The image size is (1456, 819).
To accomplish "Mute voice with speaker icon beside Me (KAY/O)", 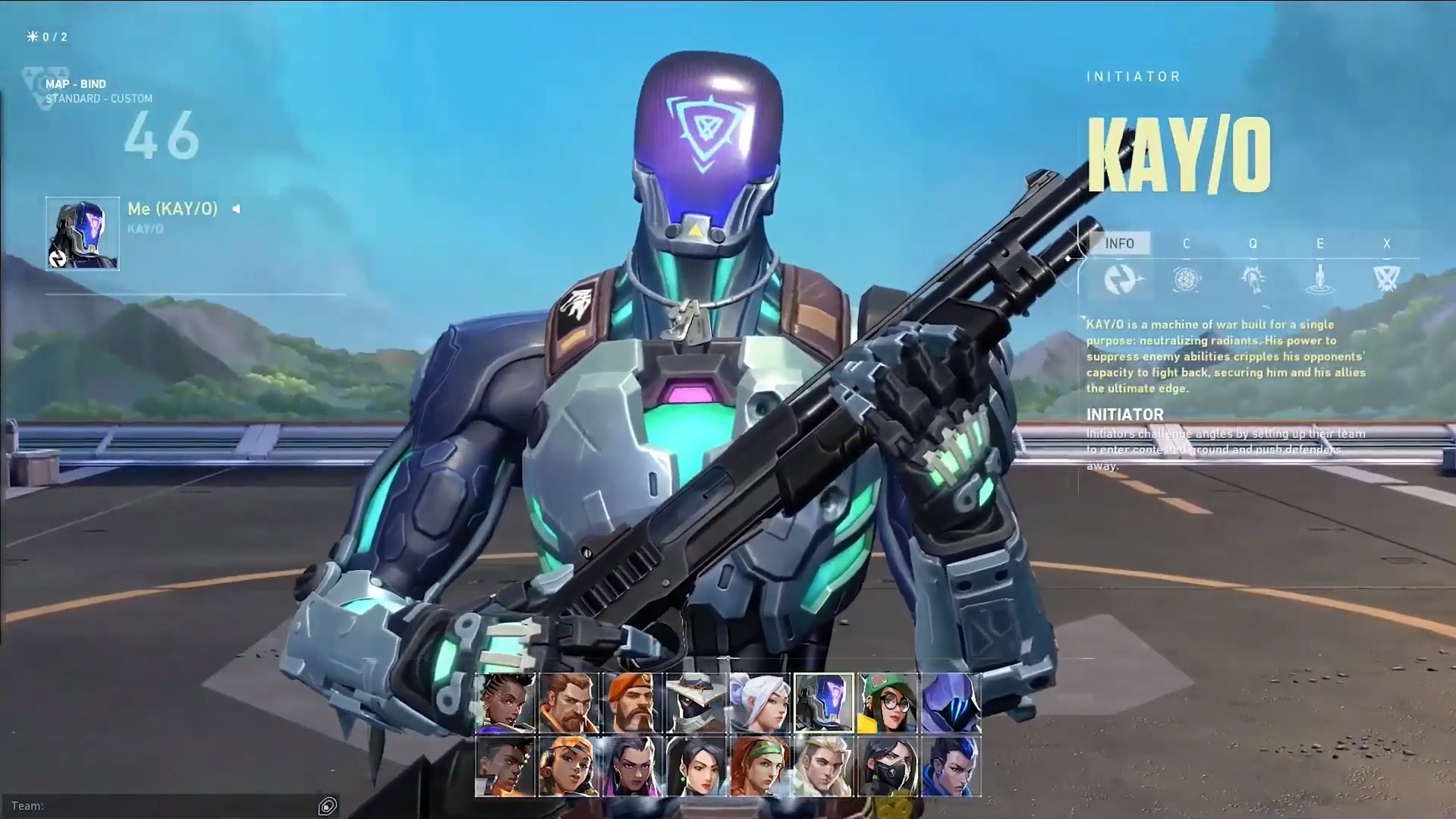I will [x=236, y=209].
